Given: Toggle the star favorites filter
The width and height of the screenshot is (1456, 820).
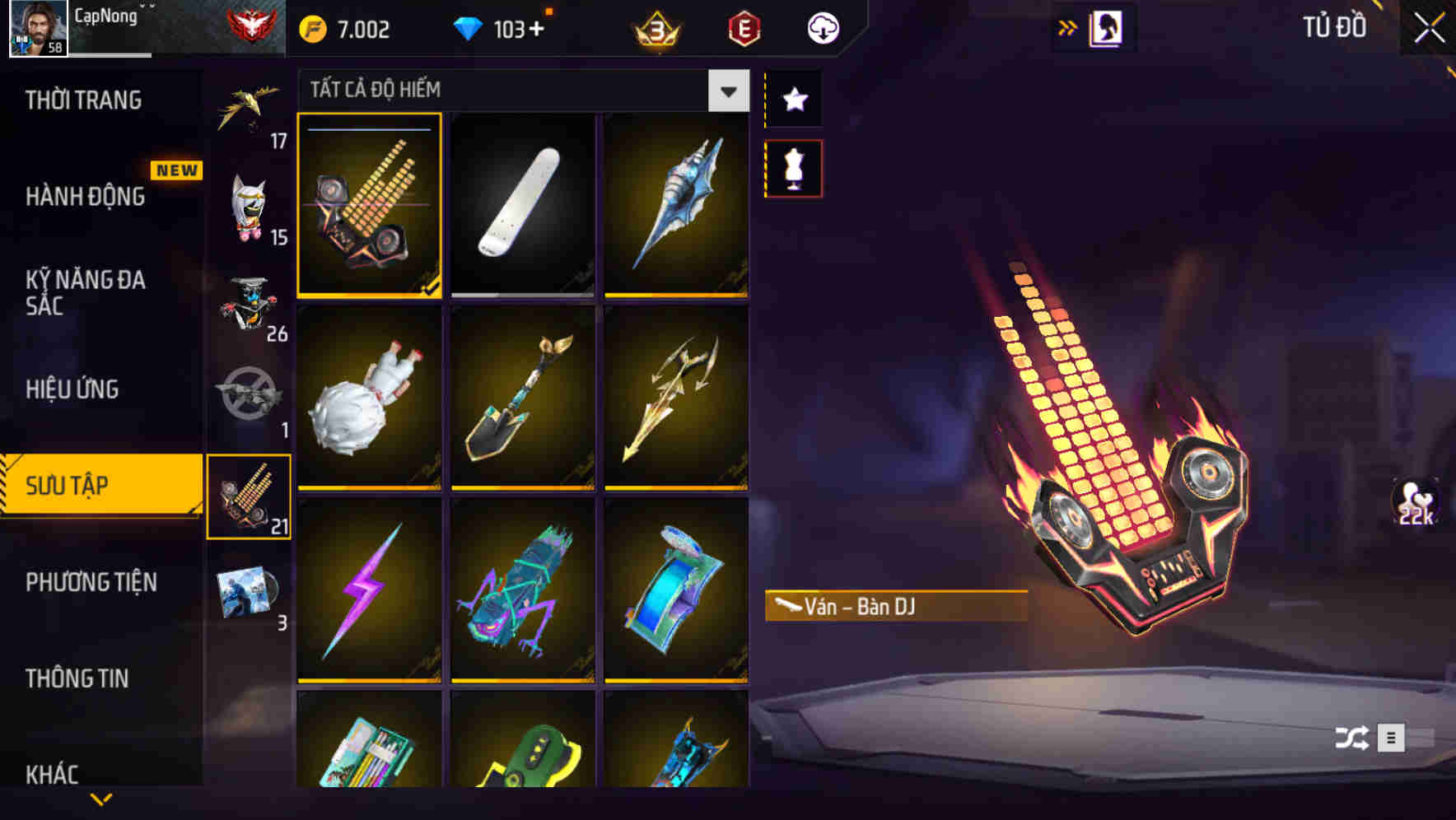Looking at the screenshot, I should point(793,99).
